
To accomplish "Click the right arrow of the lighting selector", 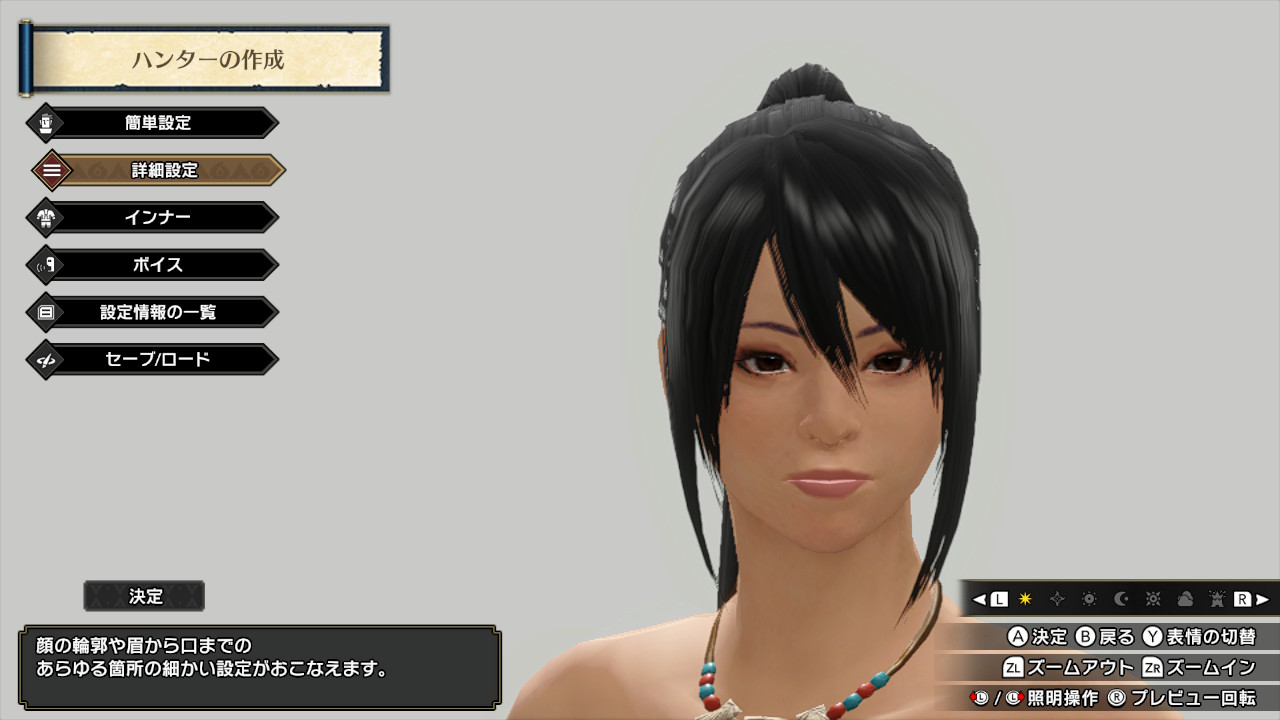I will click(1262, 599).
